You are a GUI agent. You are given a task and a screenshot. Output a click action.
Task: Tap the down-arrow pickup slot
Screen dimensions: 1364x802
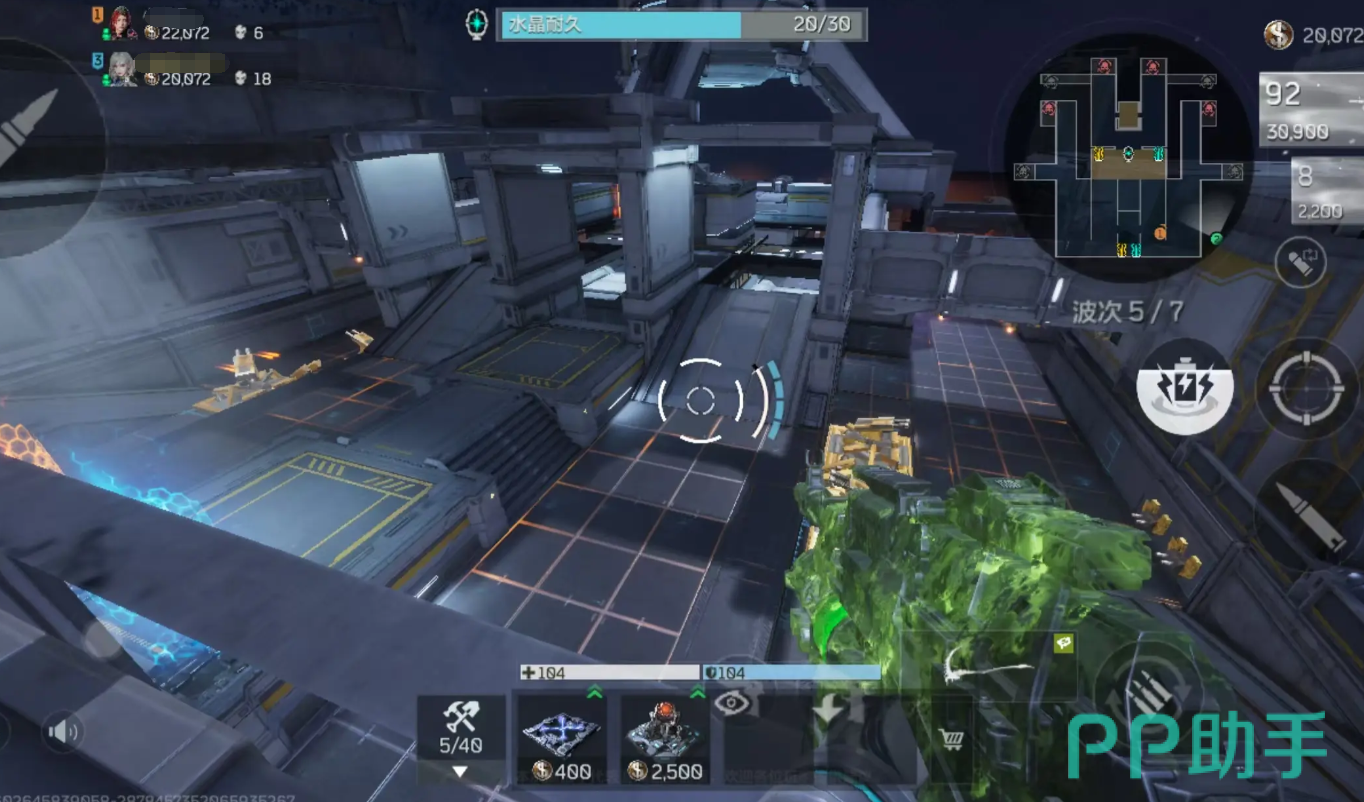pos(827,712)
